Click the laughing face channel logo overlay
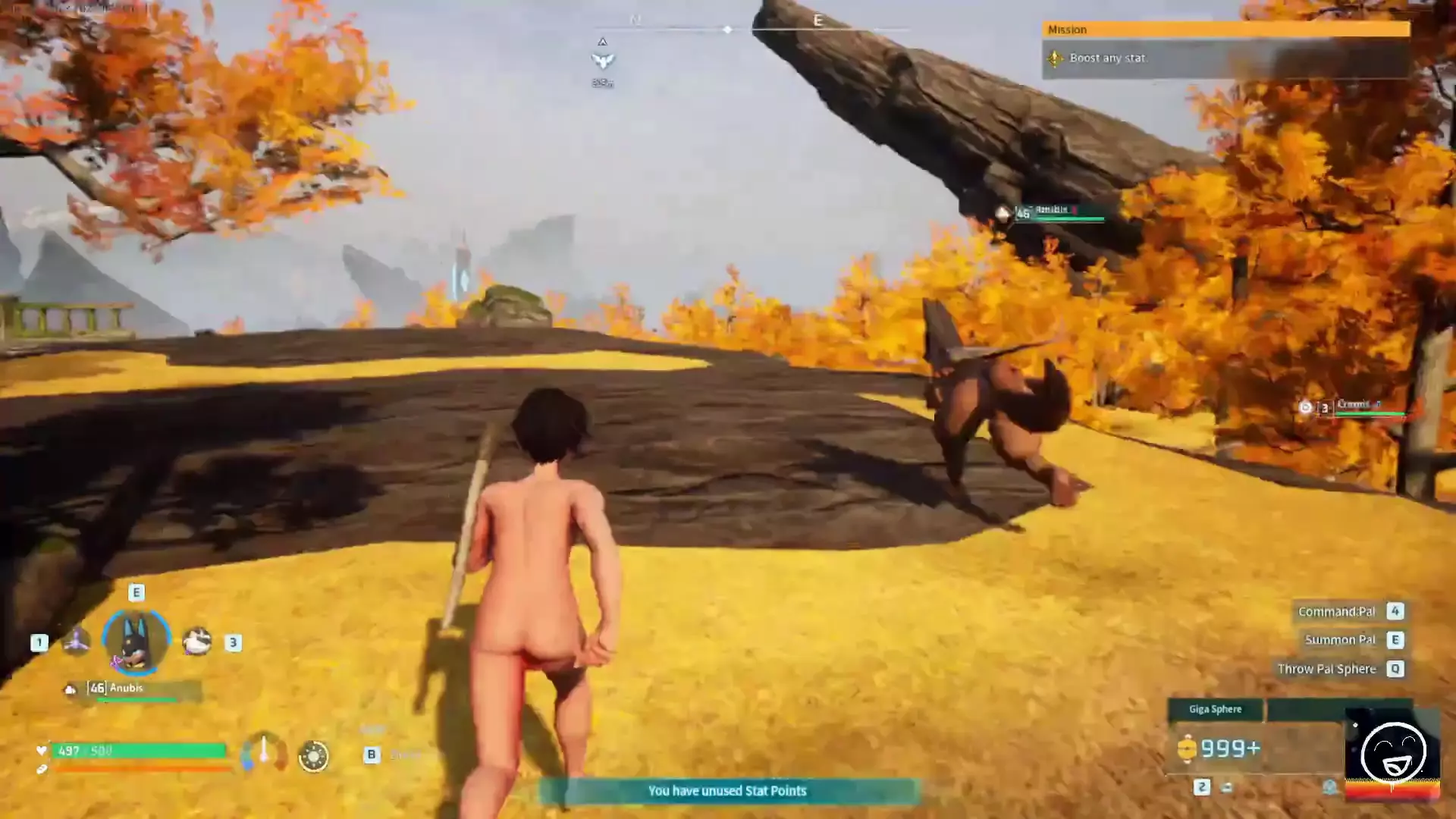This screenshot has width=1456, height=819. click(x=1393, y=752)
